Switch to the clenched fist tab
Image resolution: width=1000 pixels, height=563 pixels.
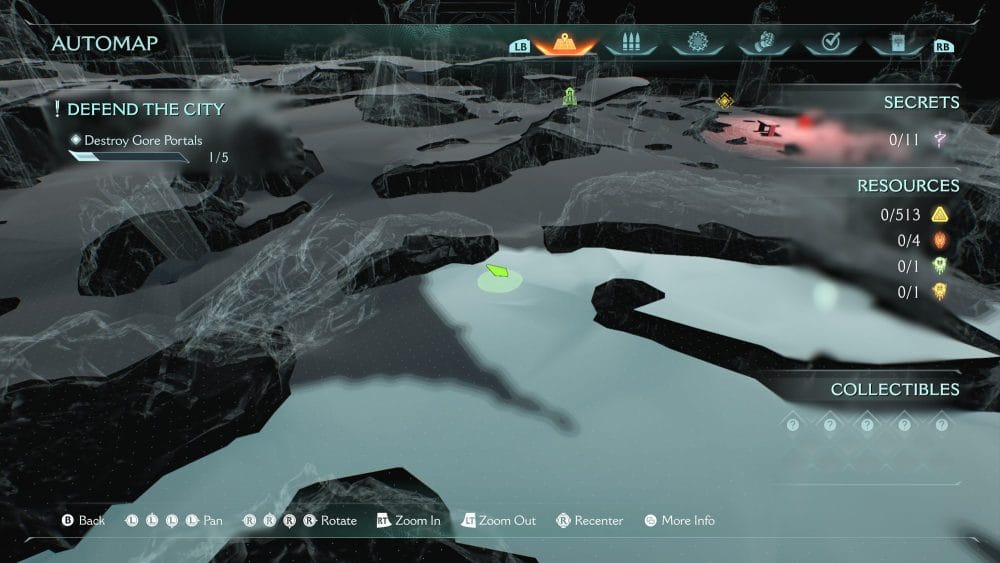coord(763,43)
